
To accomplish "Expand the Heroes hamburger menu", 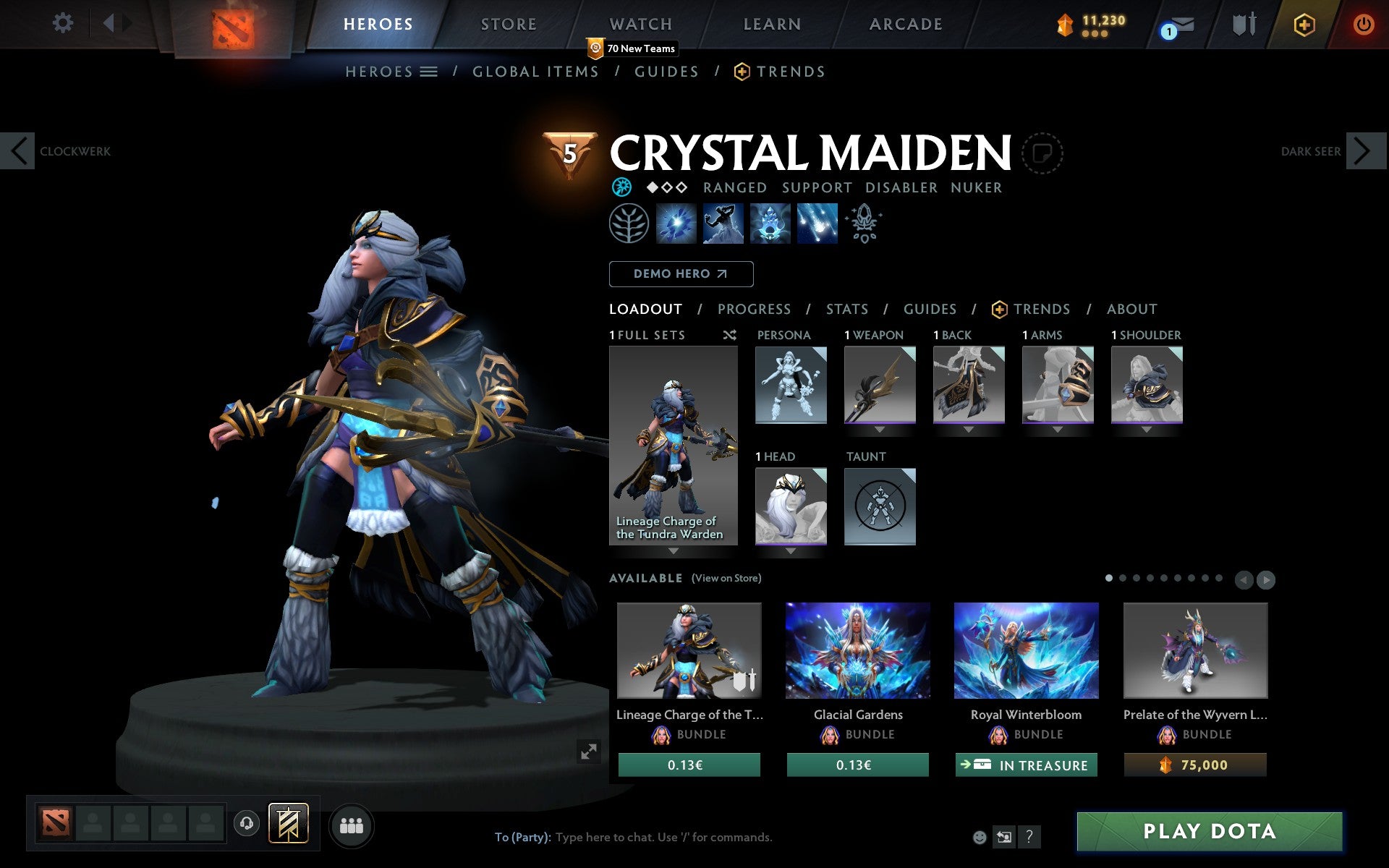I will [x=429, y=72].
